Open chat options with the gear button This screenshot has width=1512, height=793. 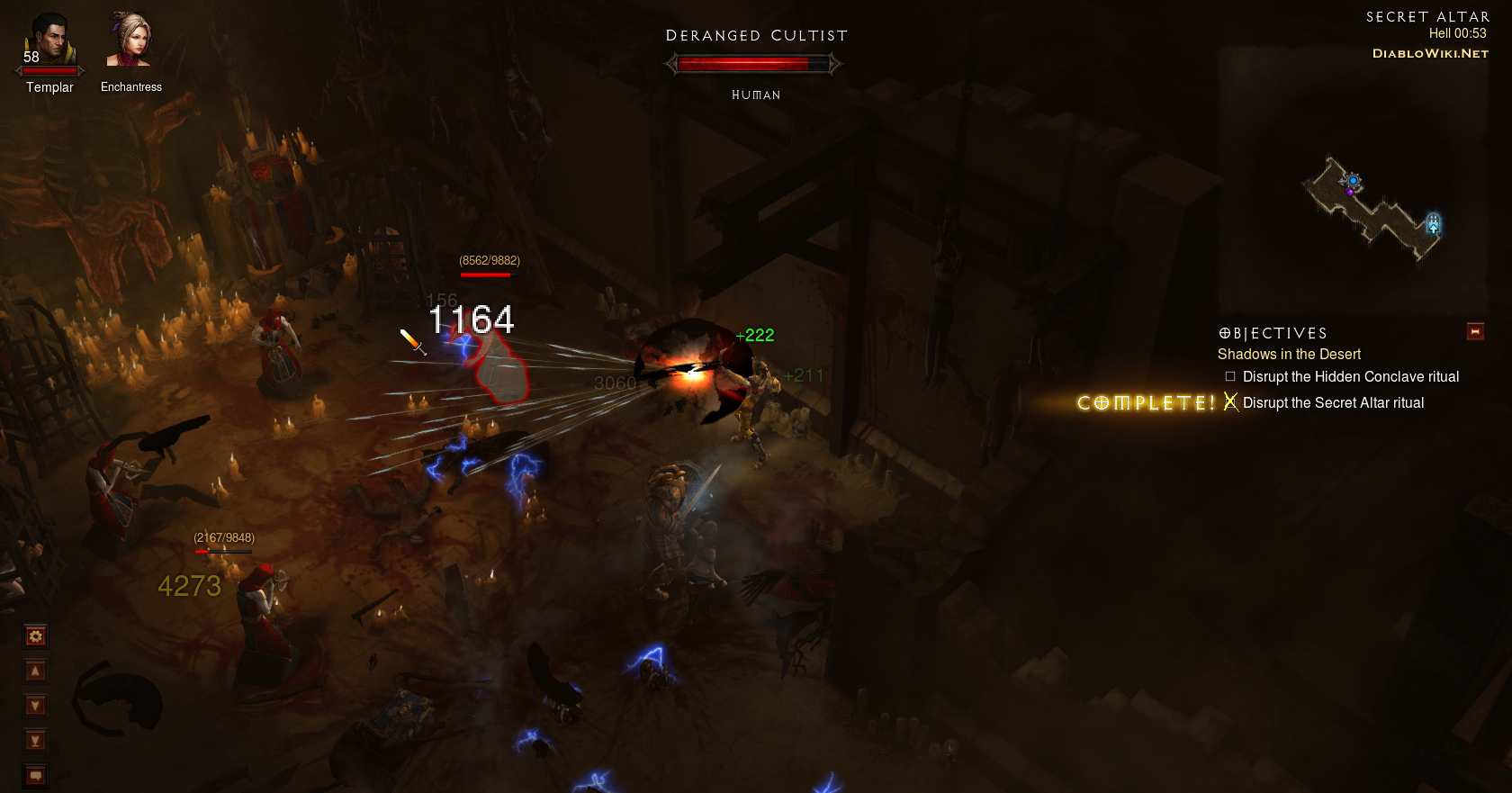[35, 636]
